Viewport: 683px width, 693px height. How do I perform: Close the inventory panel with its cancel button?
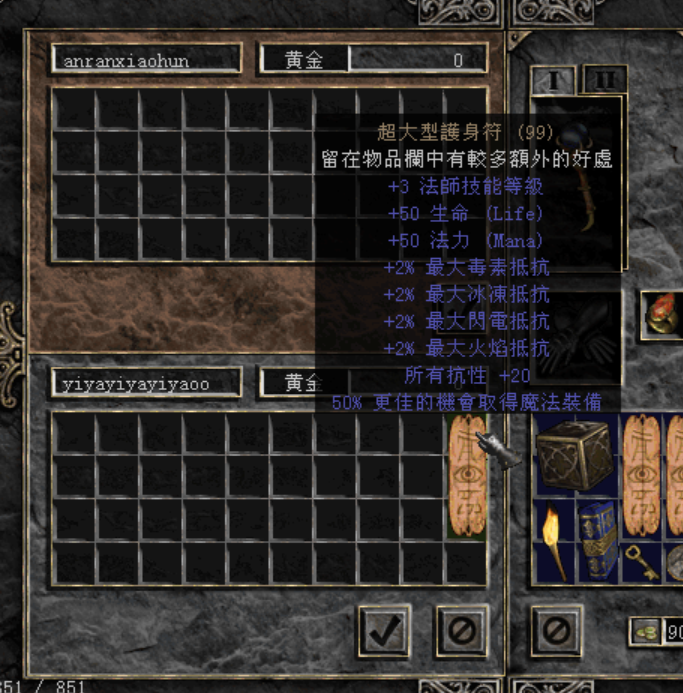click(x=557, y=630)
